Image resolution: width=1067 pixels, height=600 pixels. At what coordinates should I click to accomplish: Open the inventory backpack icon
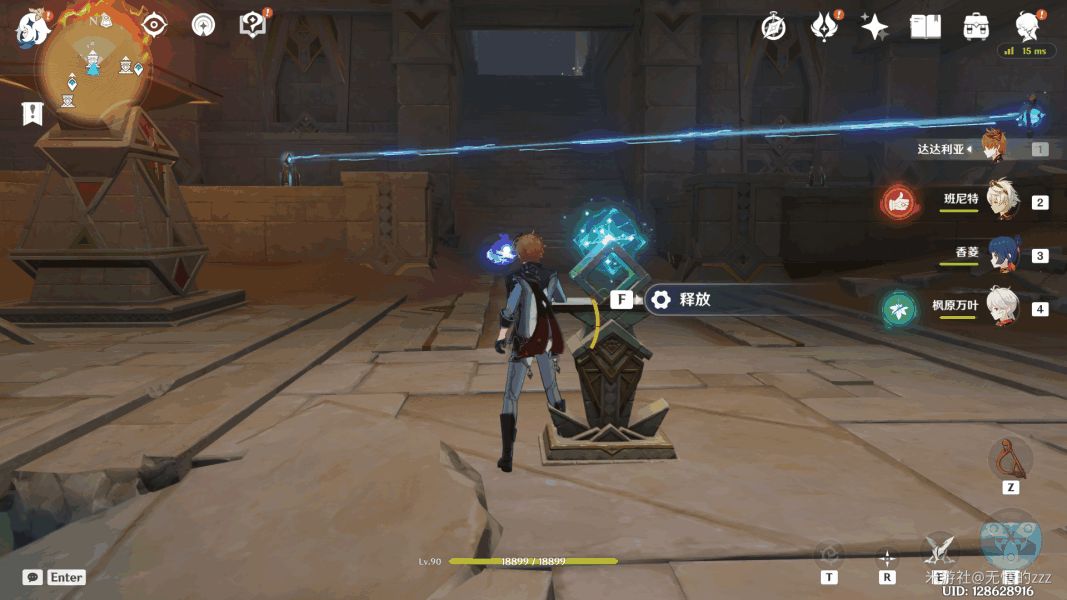click(976, 27)
